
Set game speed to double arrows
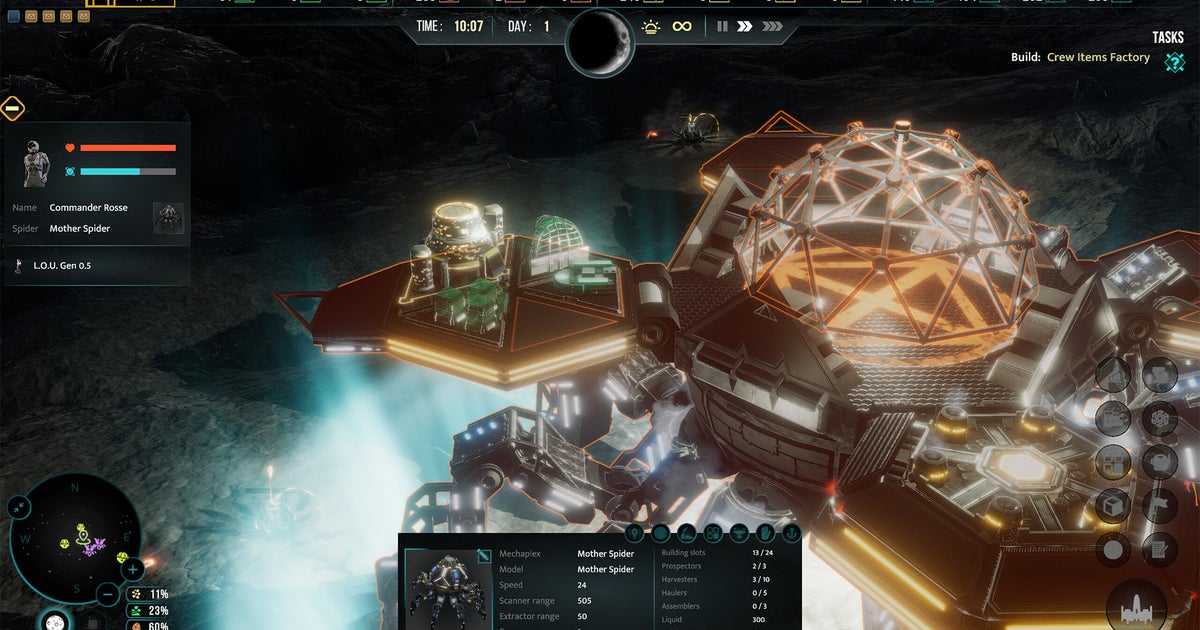[x=745, y=27]
